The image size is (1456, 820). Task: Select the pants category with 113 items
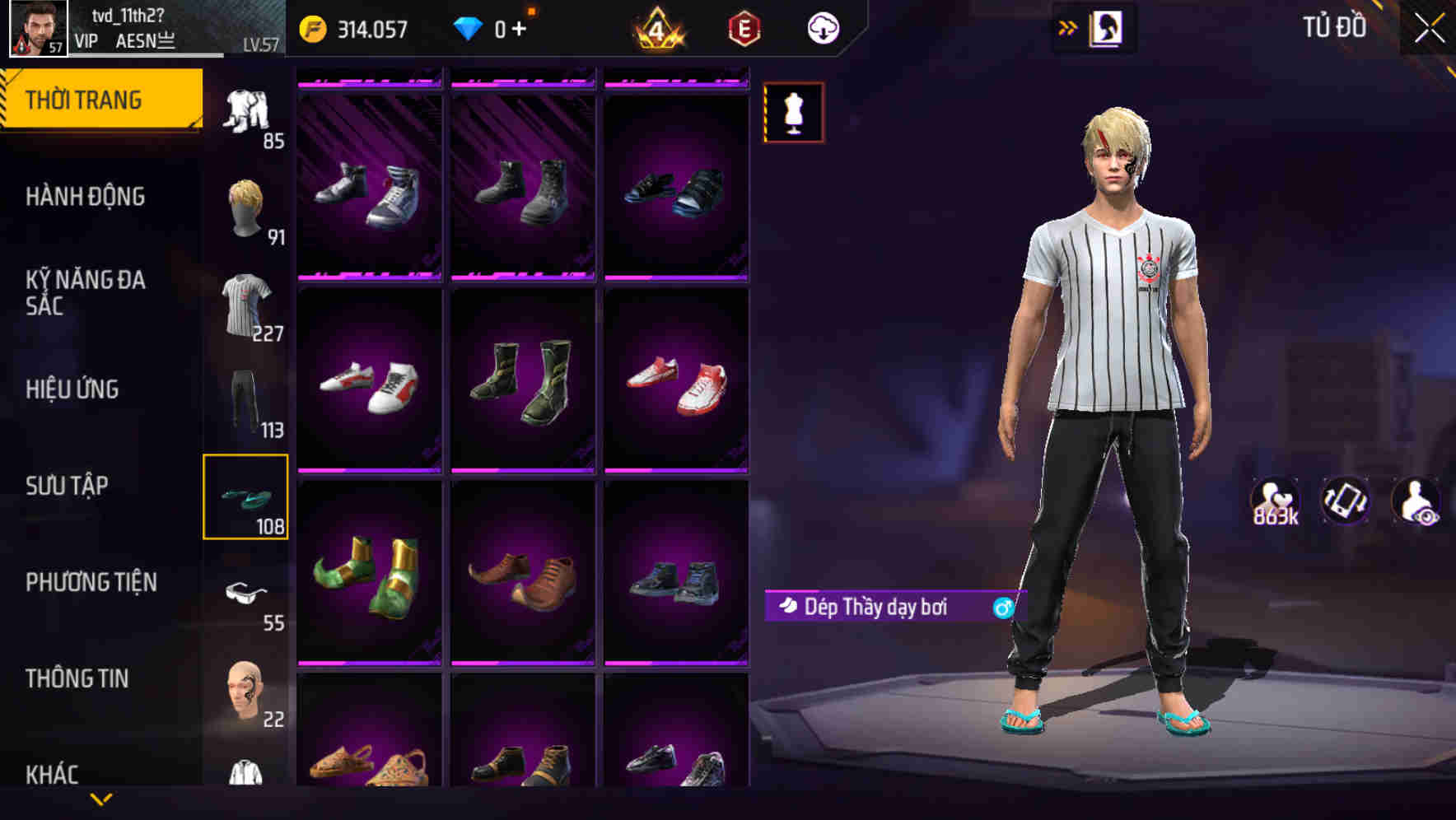point(246,401)
